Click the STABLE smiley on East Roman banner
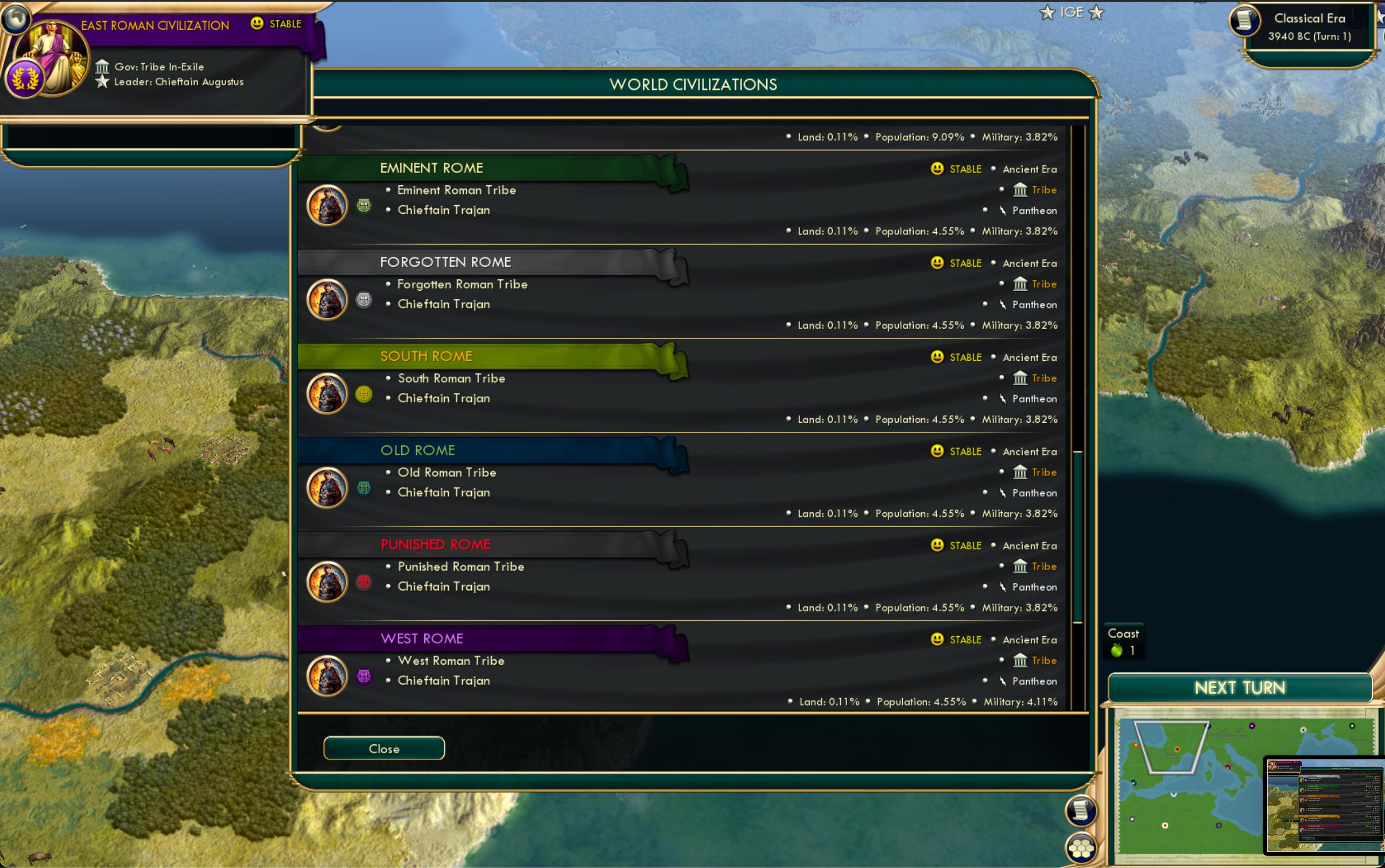Screen dimensions: 1385x868 [256, 24]
